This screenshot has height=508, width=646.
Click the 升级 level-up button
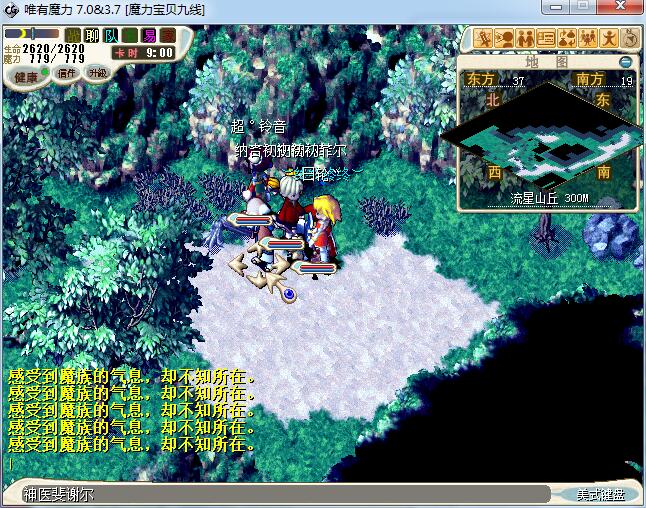coord(97,73)
